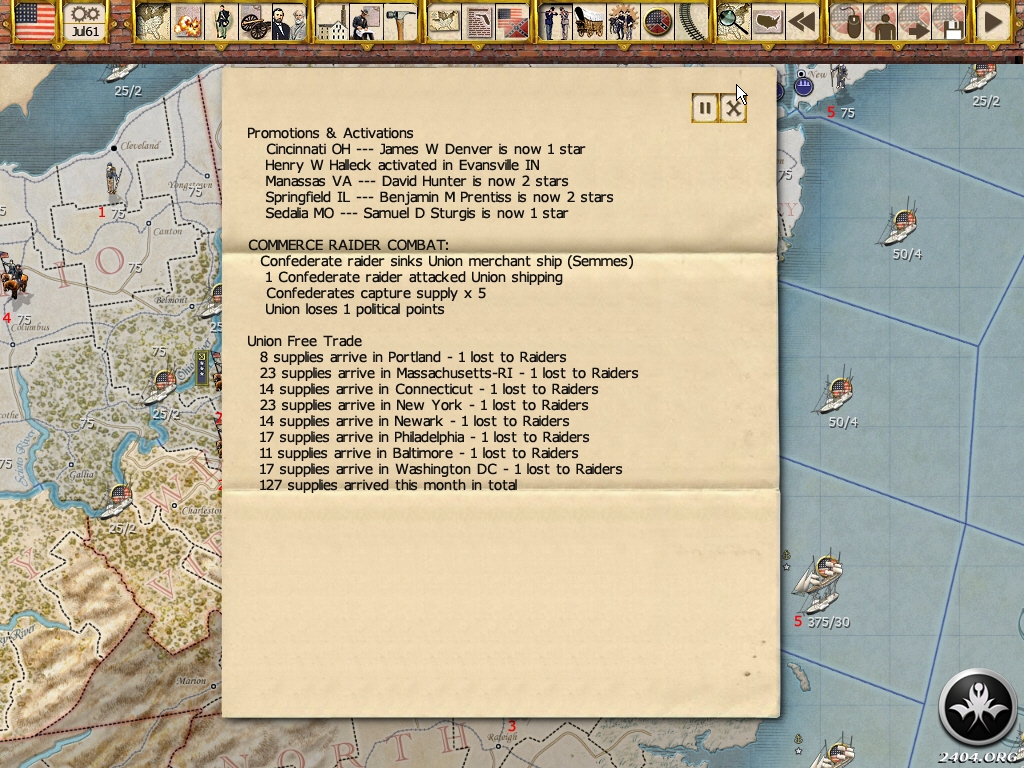Click the United States flag button

point(35,22)
